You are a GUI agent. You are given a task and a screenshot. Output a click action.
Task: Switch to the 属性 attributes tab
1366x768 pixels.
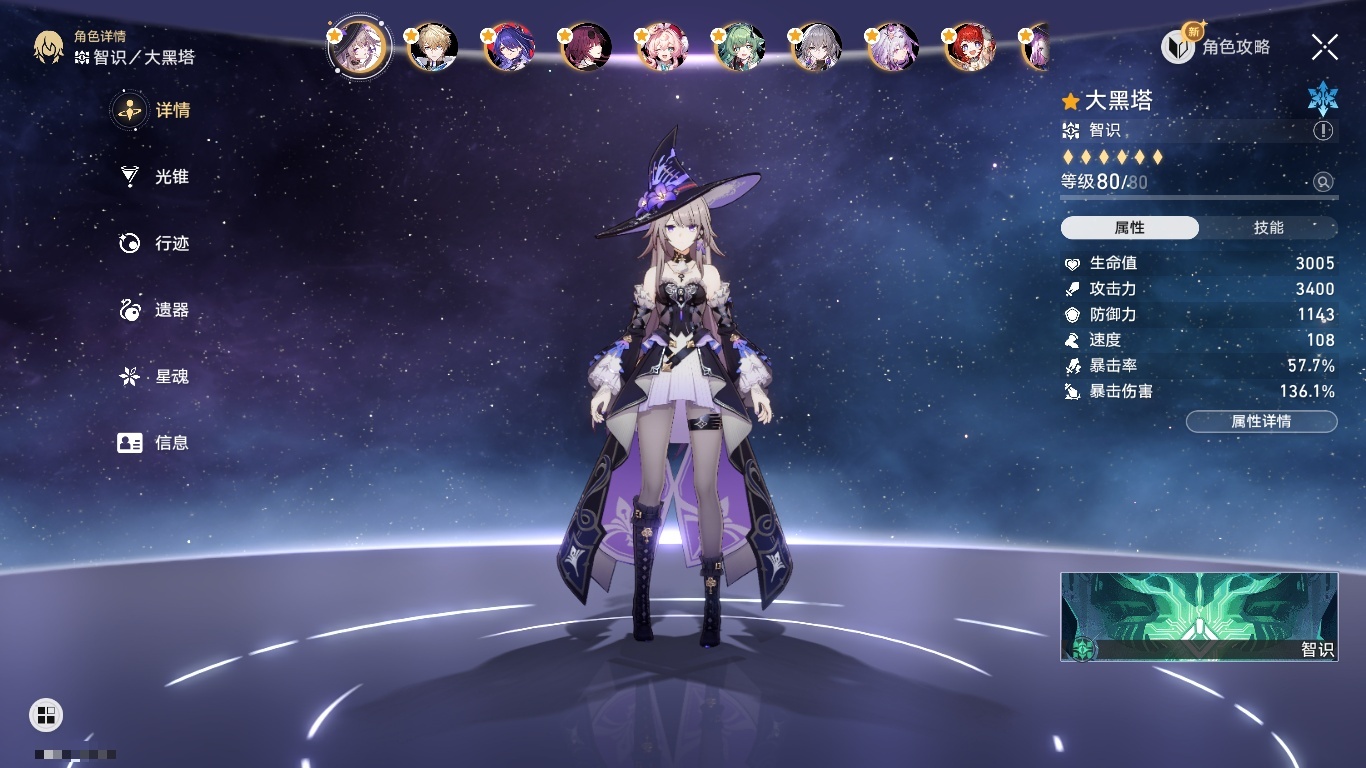tap(1130, 228)
